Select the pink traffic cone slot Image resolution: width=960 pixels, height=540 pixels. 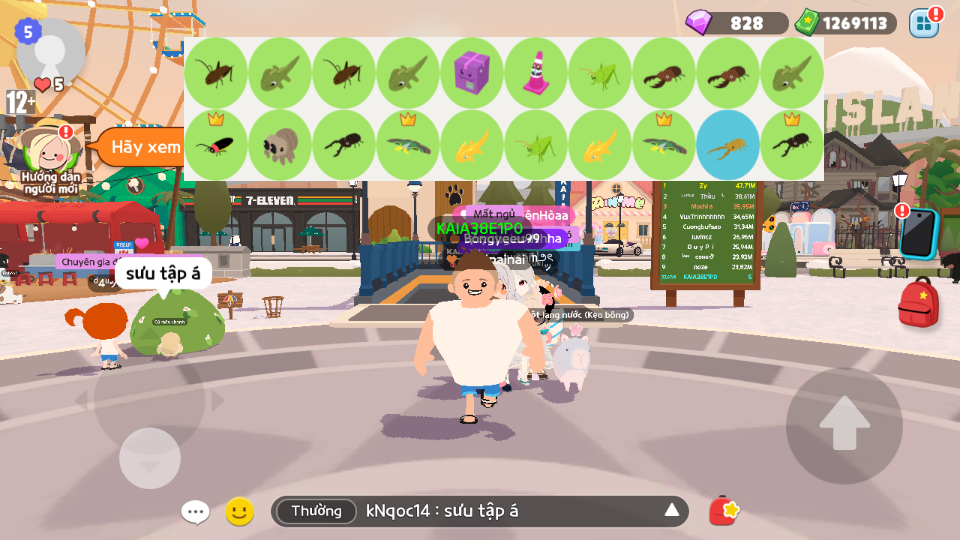click(x=536, y=74)
